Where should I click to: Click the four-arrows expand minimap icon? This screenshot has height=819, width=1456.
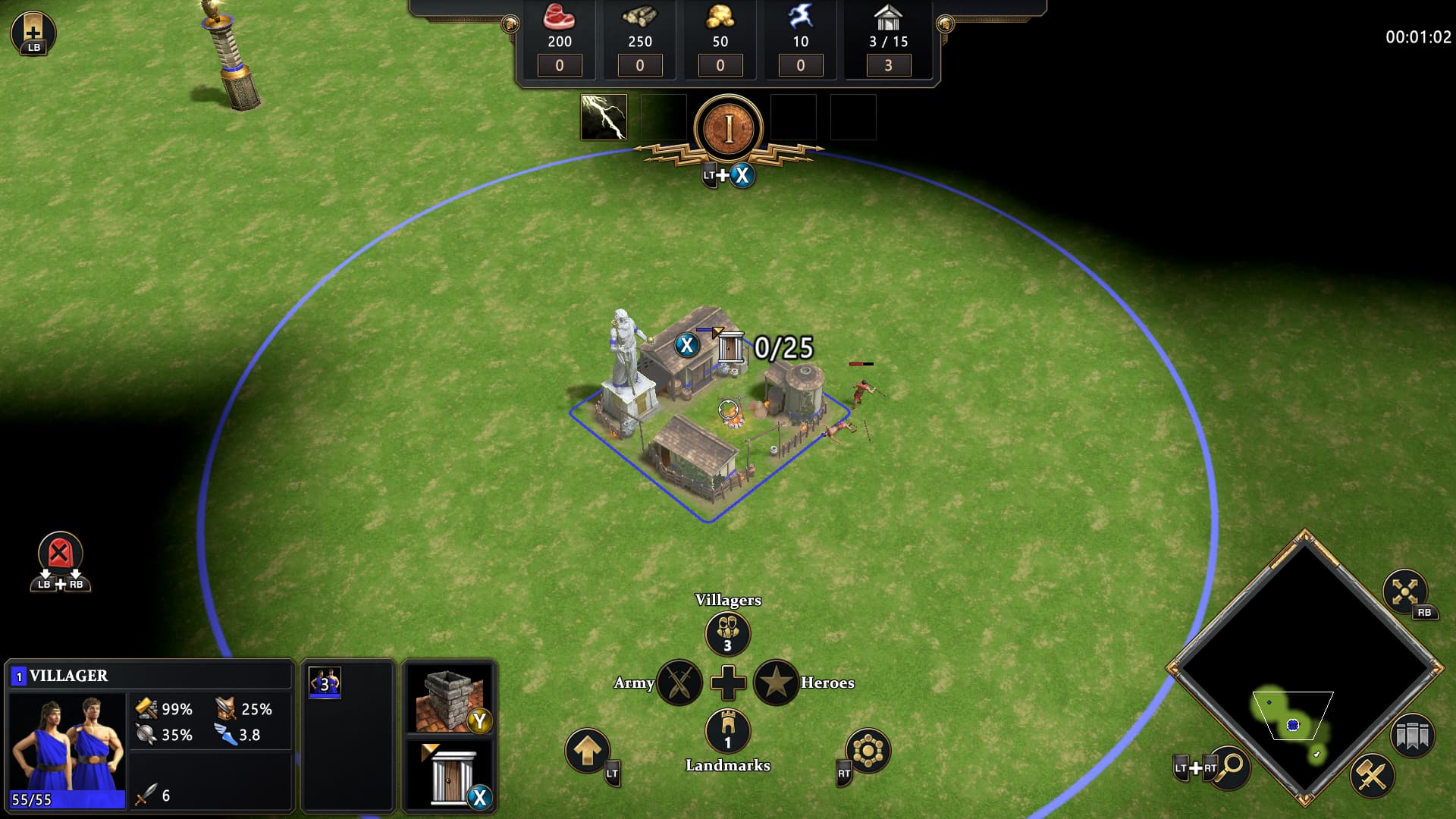tap(1404, 591)
